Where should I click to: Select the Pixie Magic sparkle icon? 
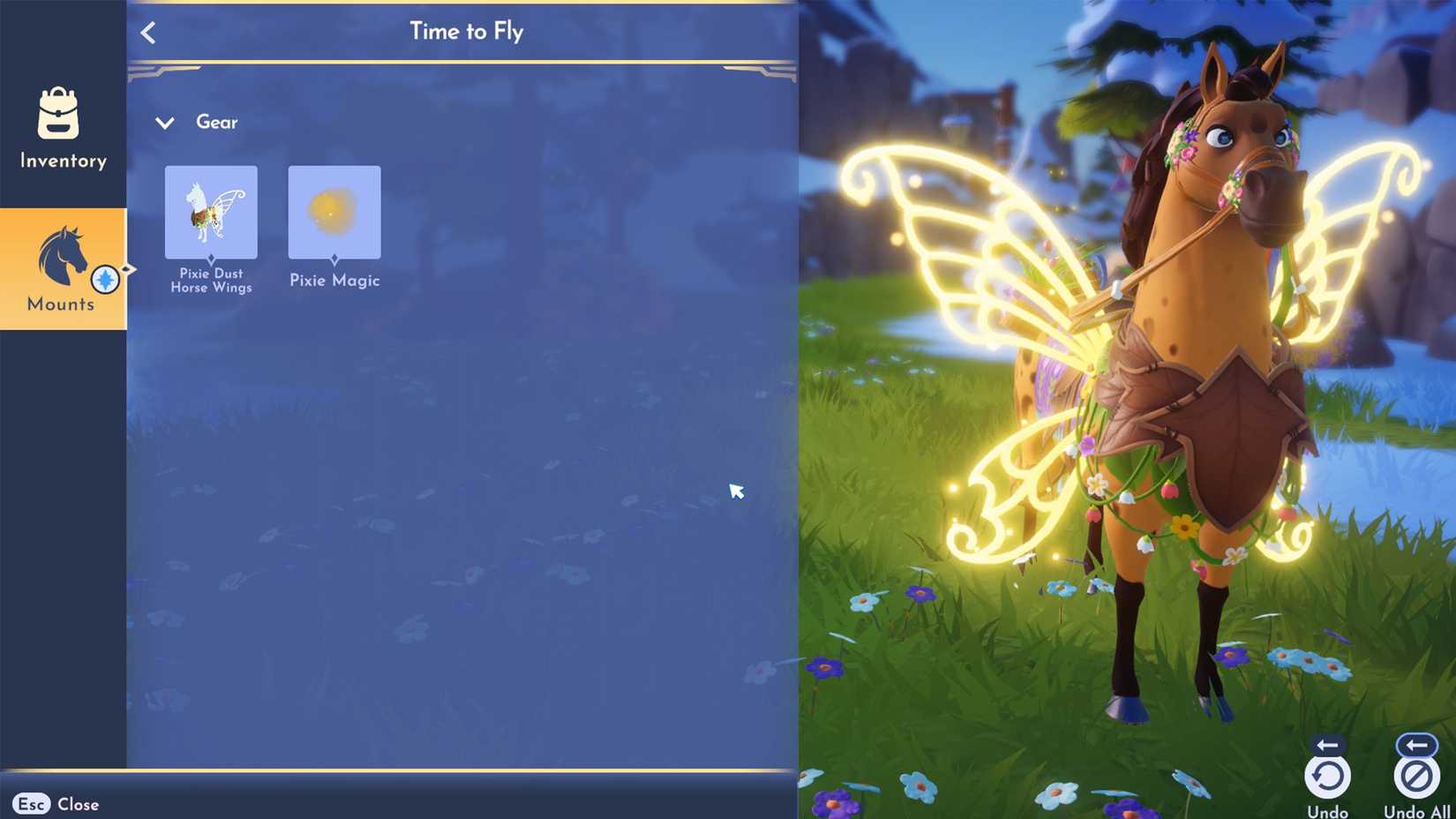(x=334, y=212)
